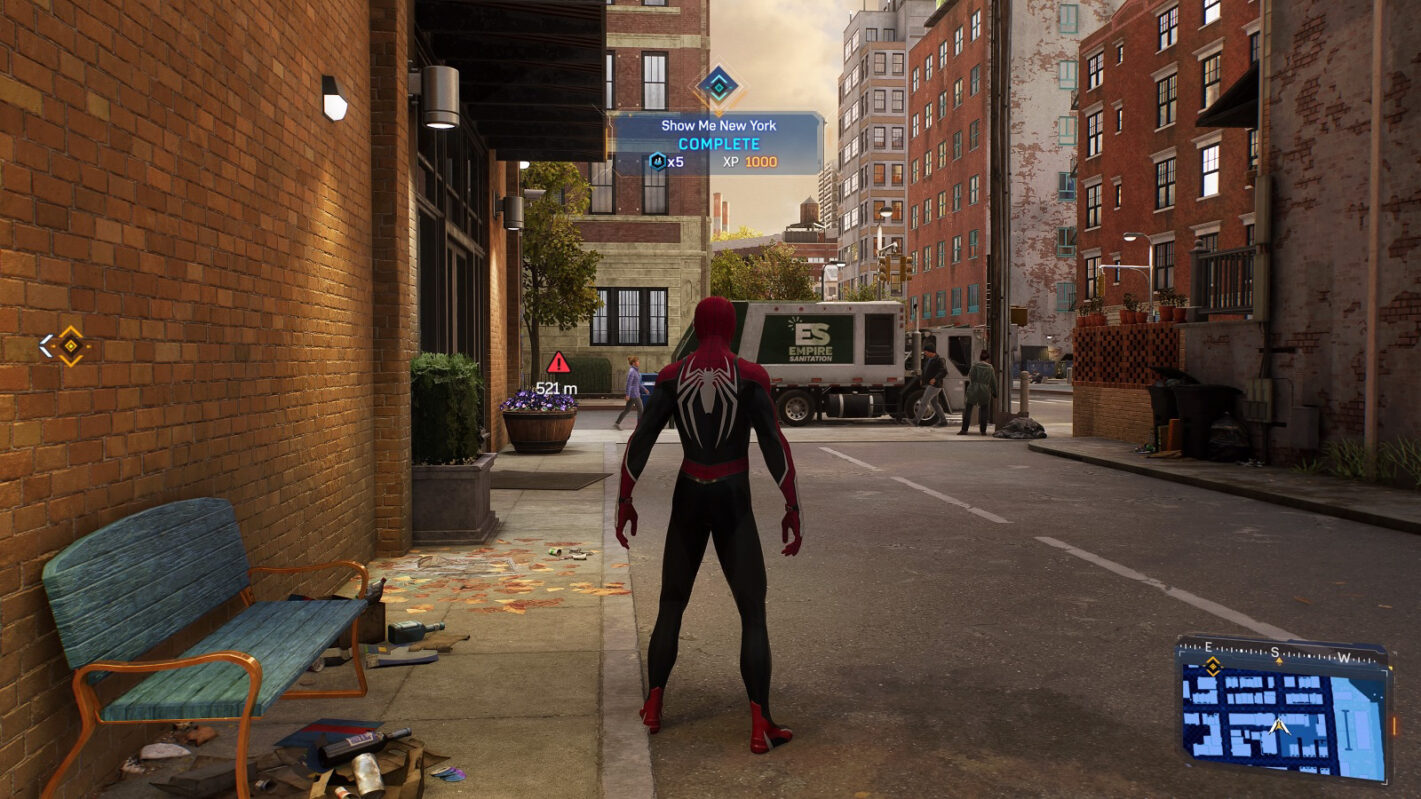Click the orange diamond marker on the compass

pyautogui.click(x=1212, y=666)
